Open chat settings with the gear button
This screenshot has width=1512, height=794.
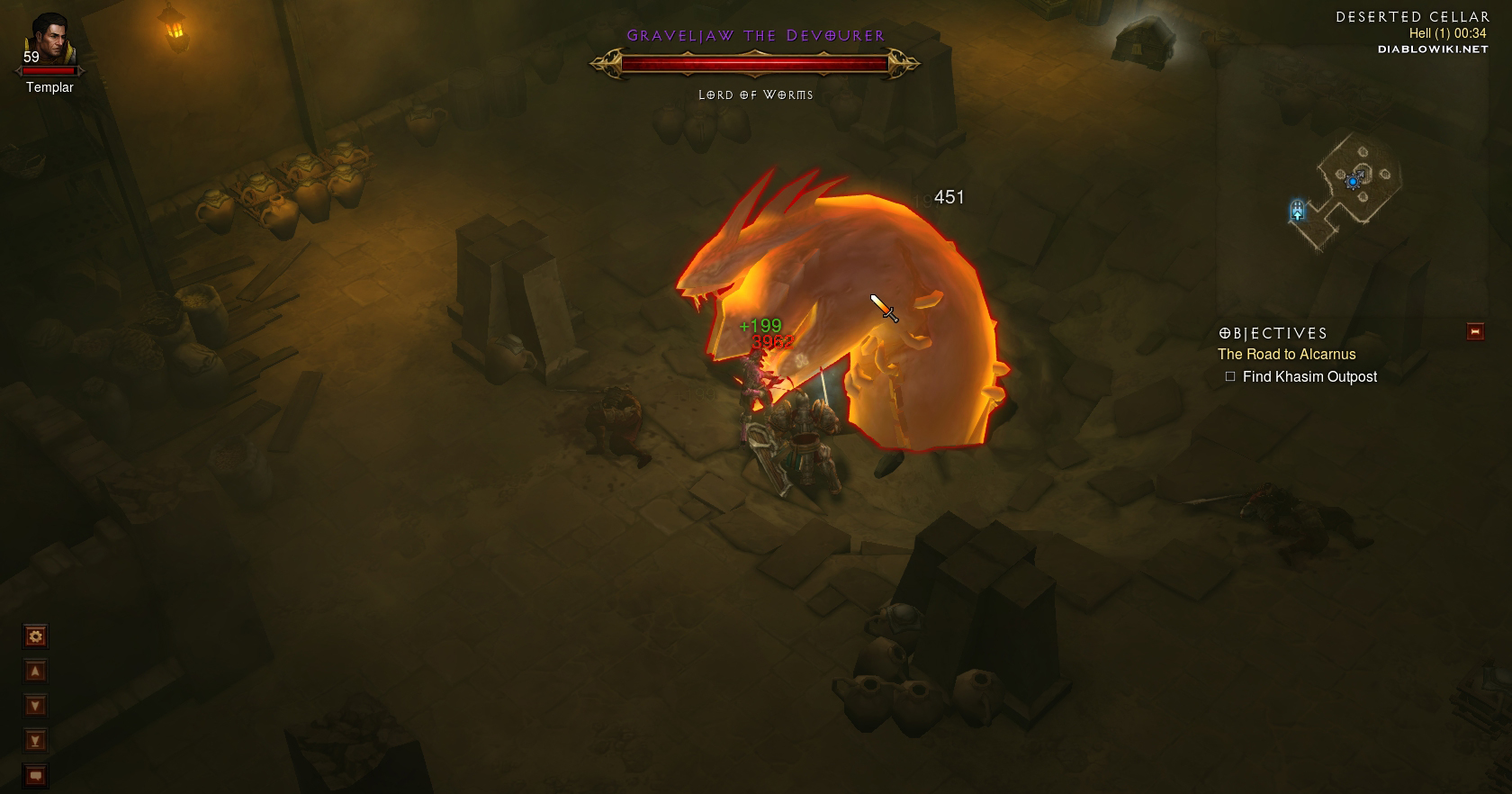pyautogui.click(x=35, y=636)
